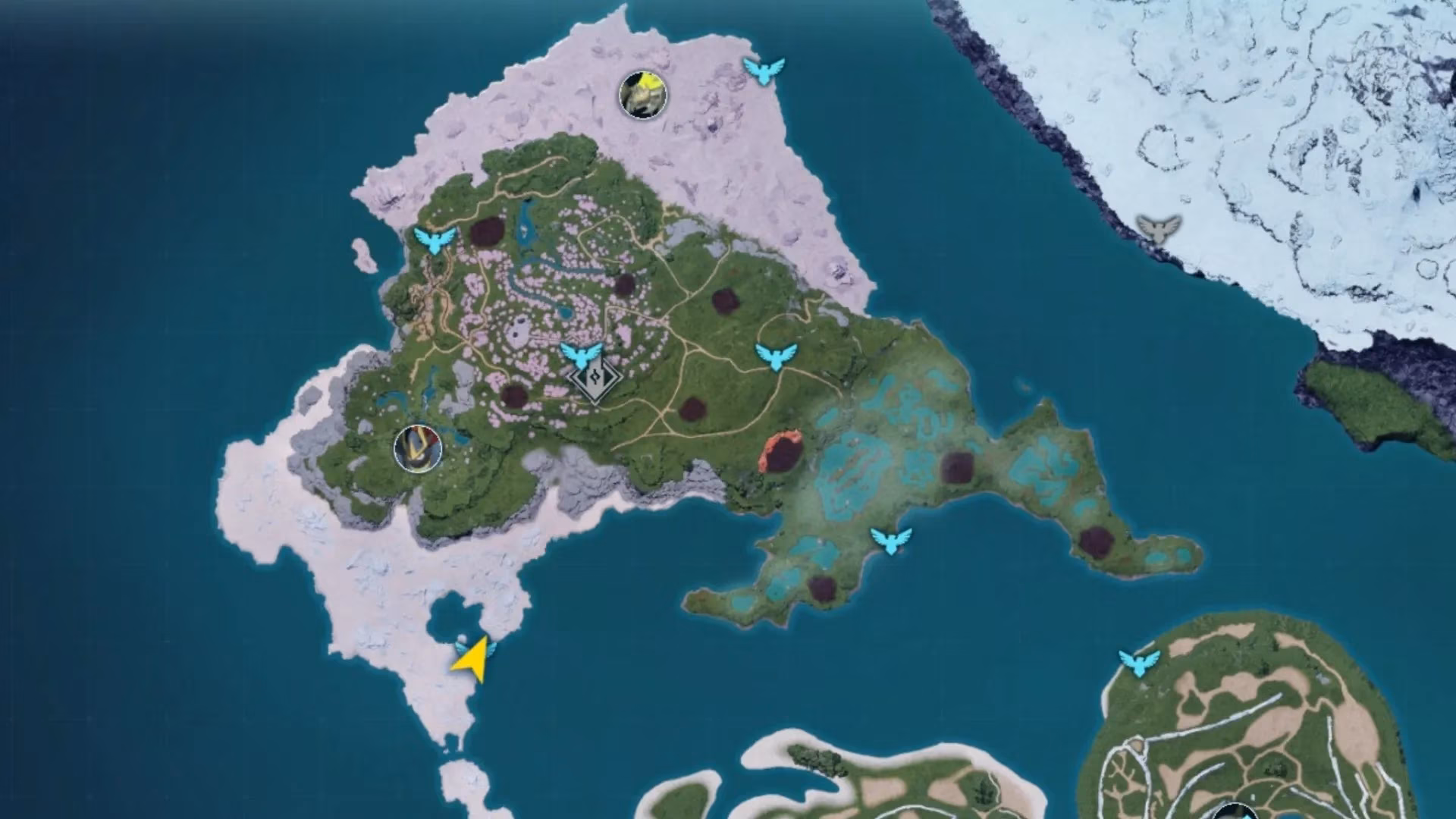Screen dimensions: 1456x819
Task: Choose the eagle marker at the dirt road junction
Action: pyautogui.click(x=777, y=356)
